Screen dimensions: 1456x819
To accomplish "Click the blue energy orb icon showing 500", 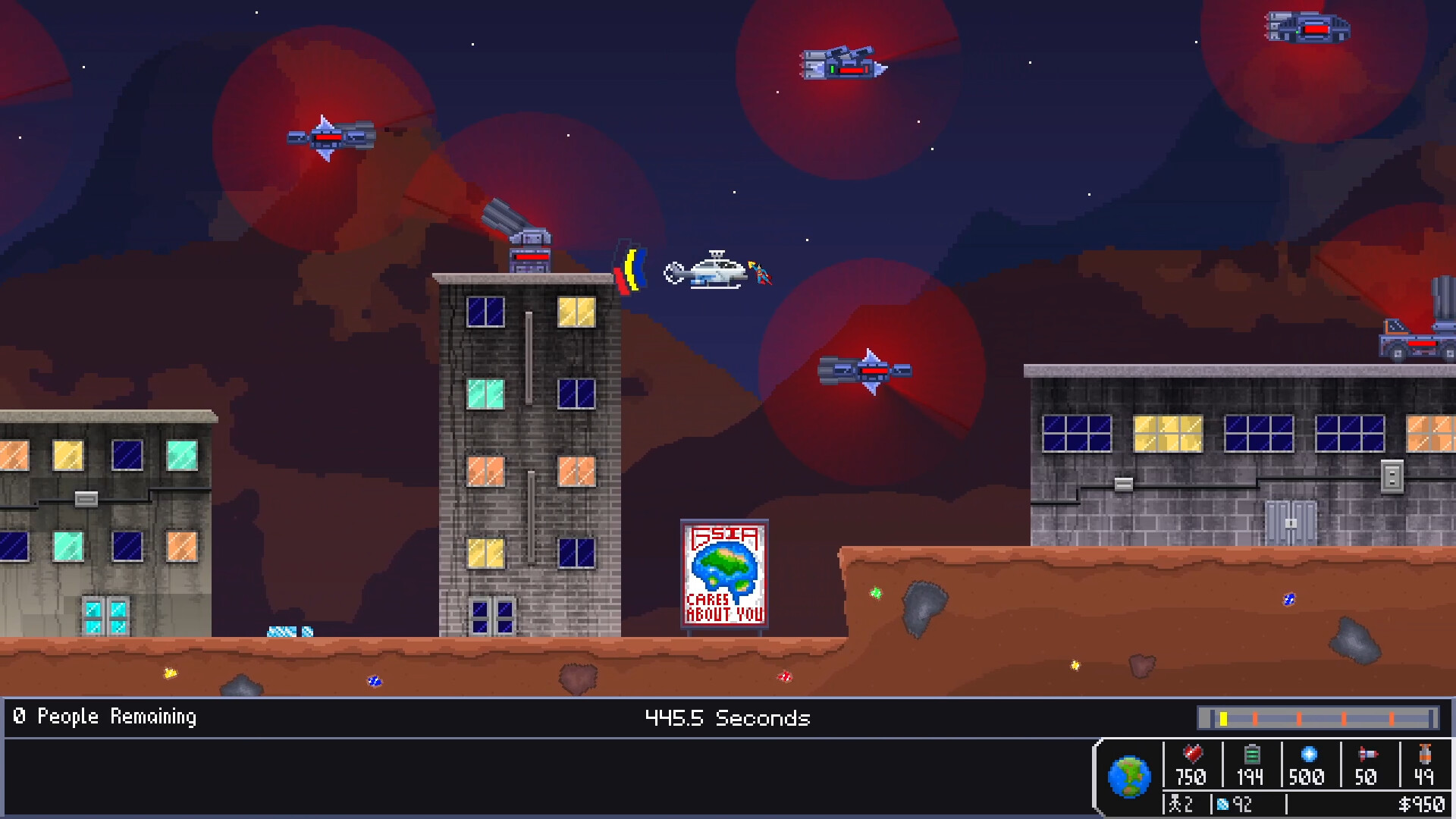I will (x=1308, y=755).
